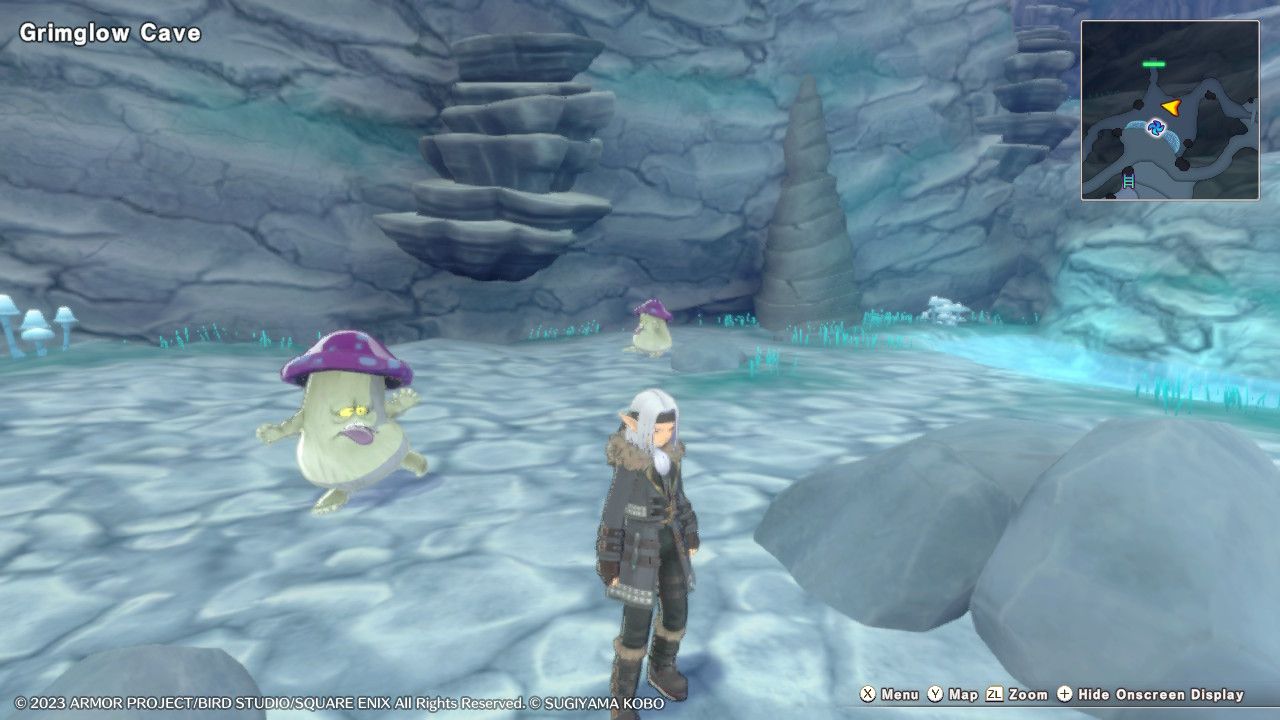Click the X button icon for Menu
Image resolution: width=1280 pixels, height=720 pixels.
click(x=868, y=695)
